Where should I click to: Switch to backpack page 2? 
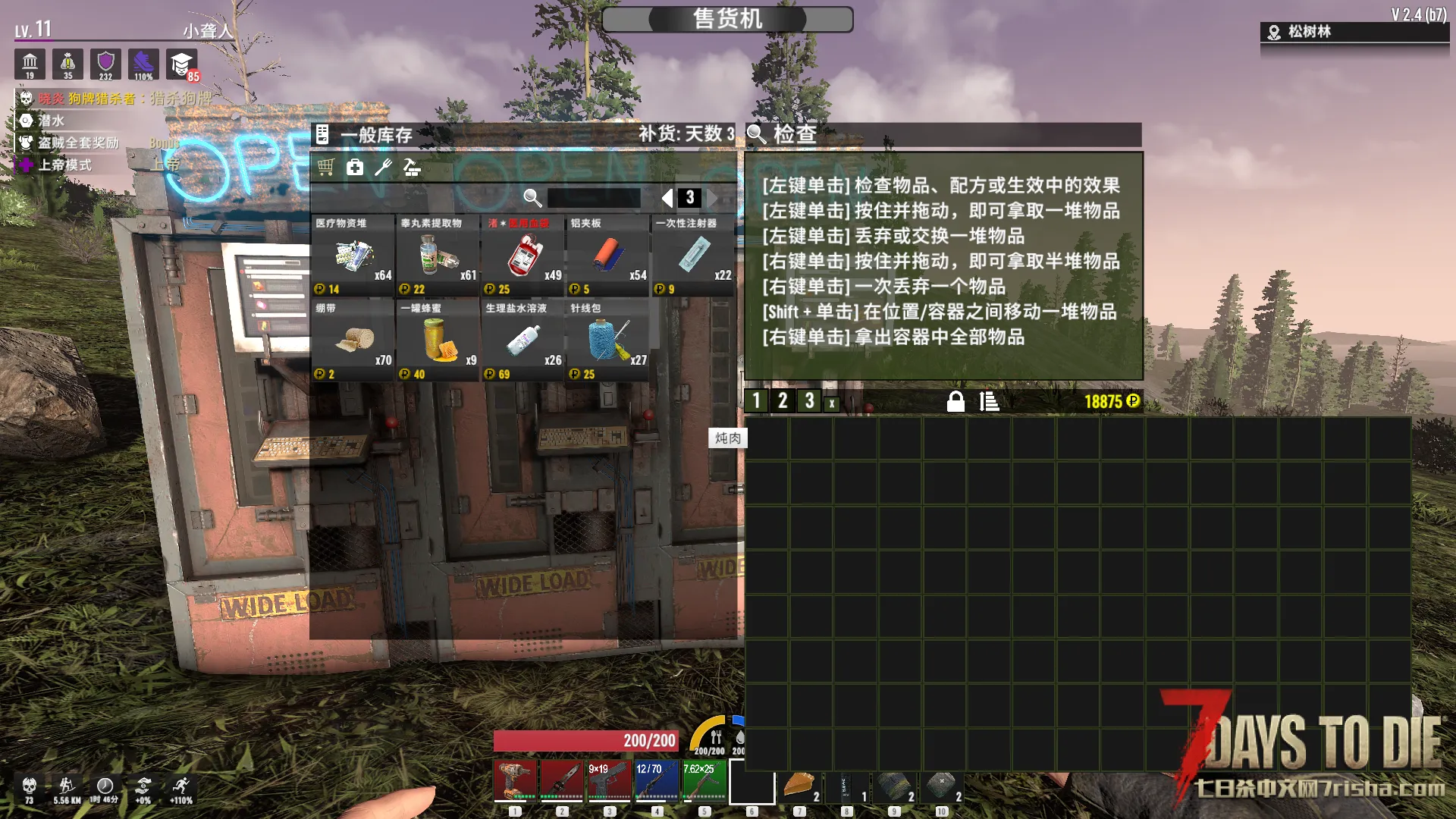[x=783, y=401]
